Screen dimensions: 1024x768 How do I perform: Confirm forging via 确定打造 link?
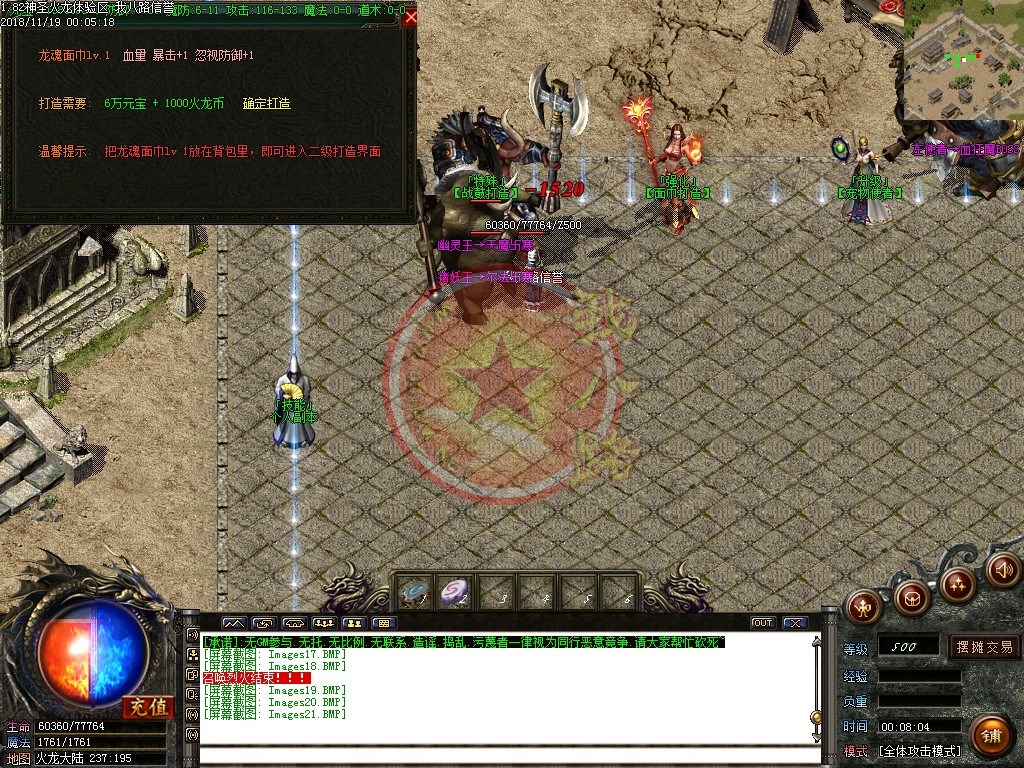[x=266, y=103]
